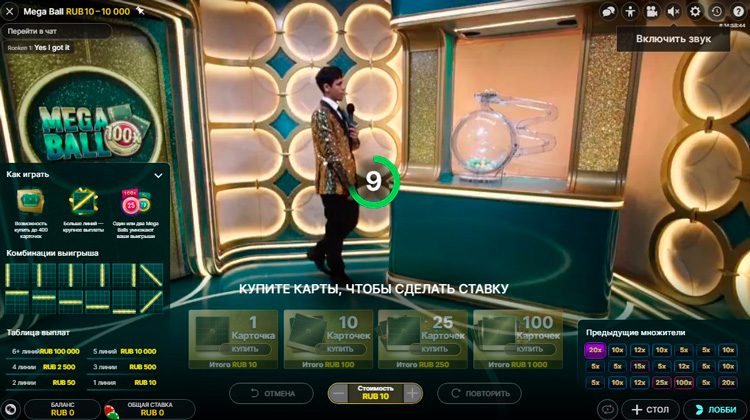
Task: Increase card cost with the plus button
Action: point(412,393)
